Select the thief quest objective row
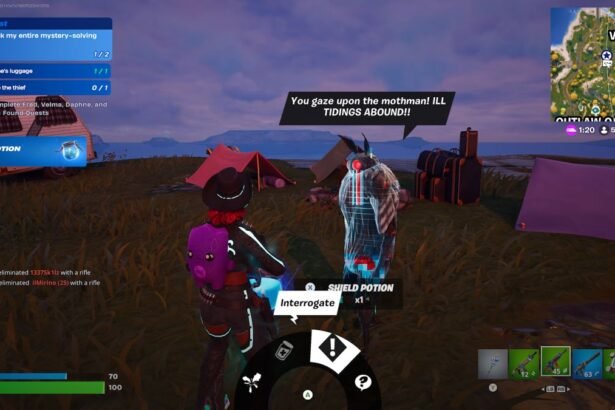The width and height of the screenshot is (615, 410). pyautogui.click(x=55, y=88)
